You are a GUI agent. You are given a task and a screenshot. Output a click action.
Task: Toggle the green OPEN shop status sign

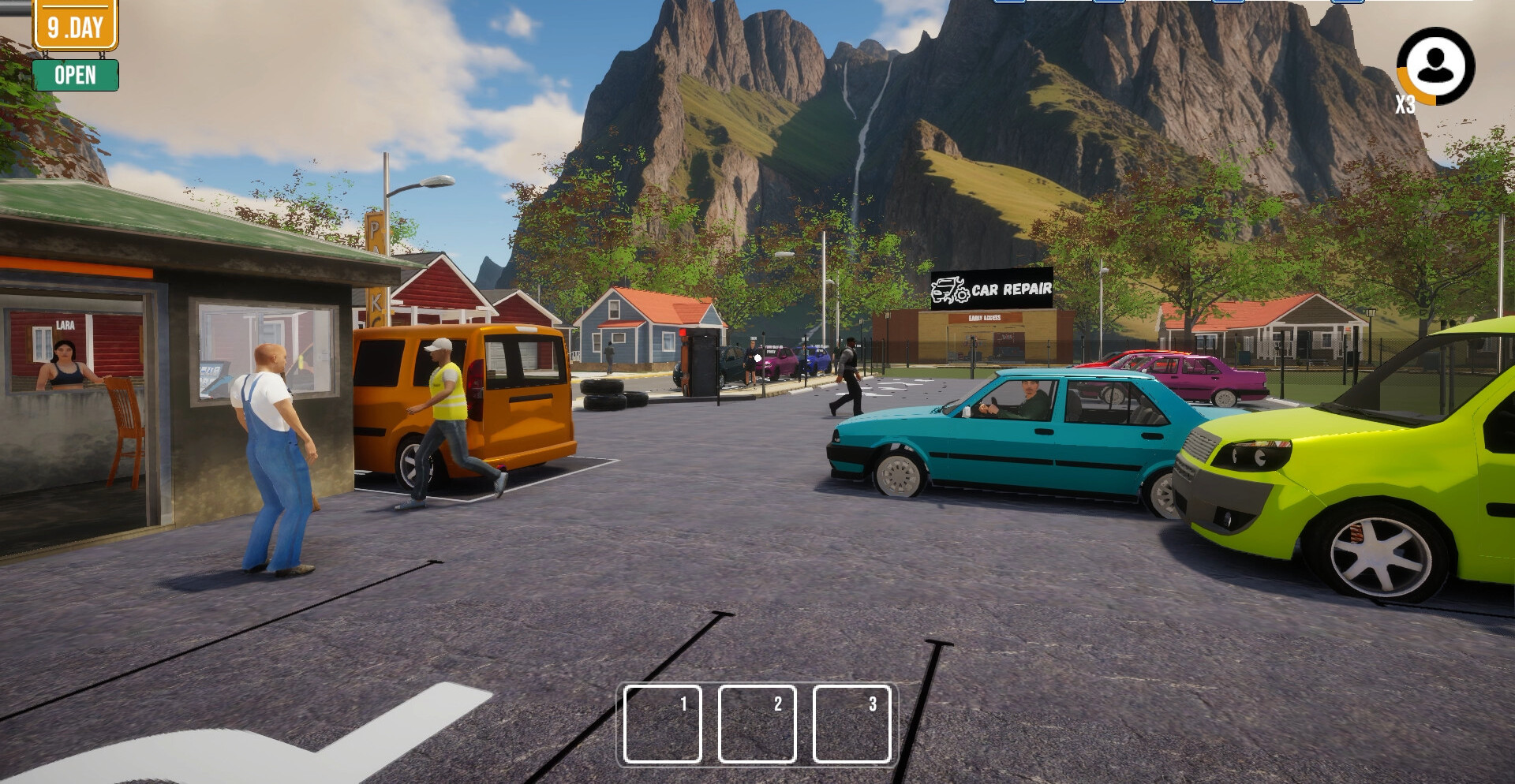76,76
